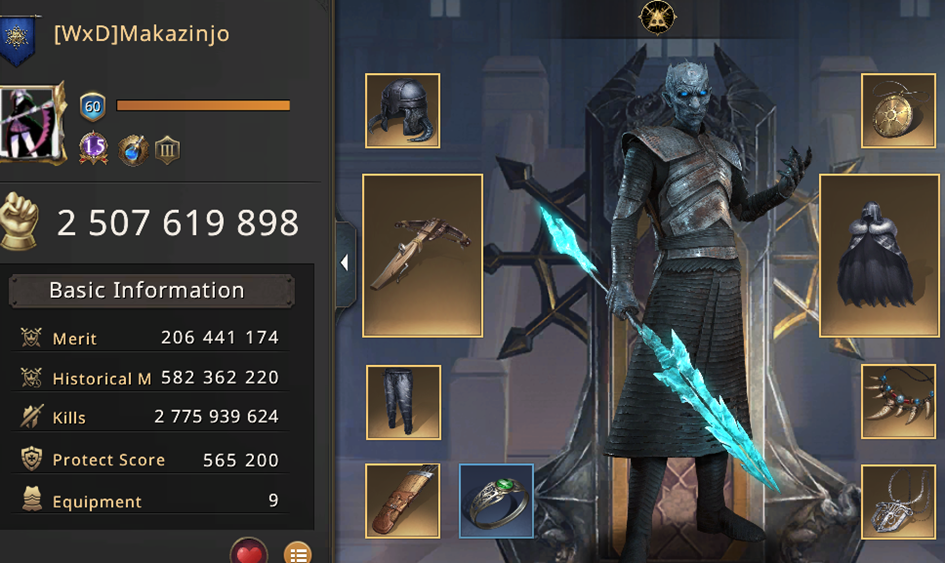Open the crossbow weapon slot
Viewport: 945px width, 563px height.
pos(422,255)
